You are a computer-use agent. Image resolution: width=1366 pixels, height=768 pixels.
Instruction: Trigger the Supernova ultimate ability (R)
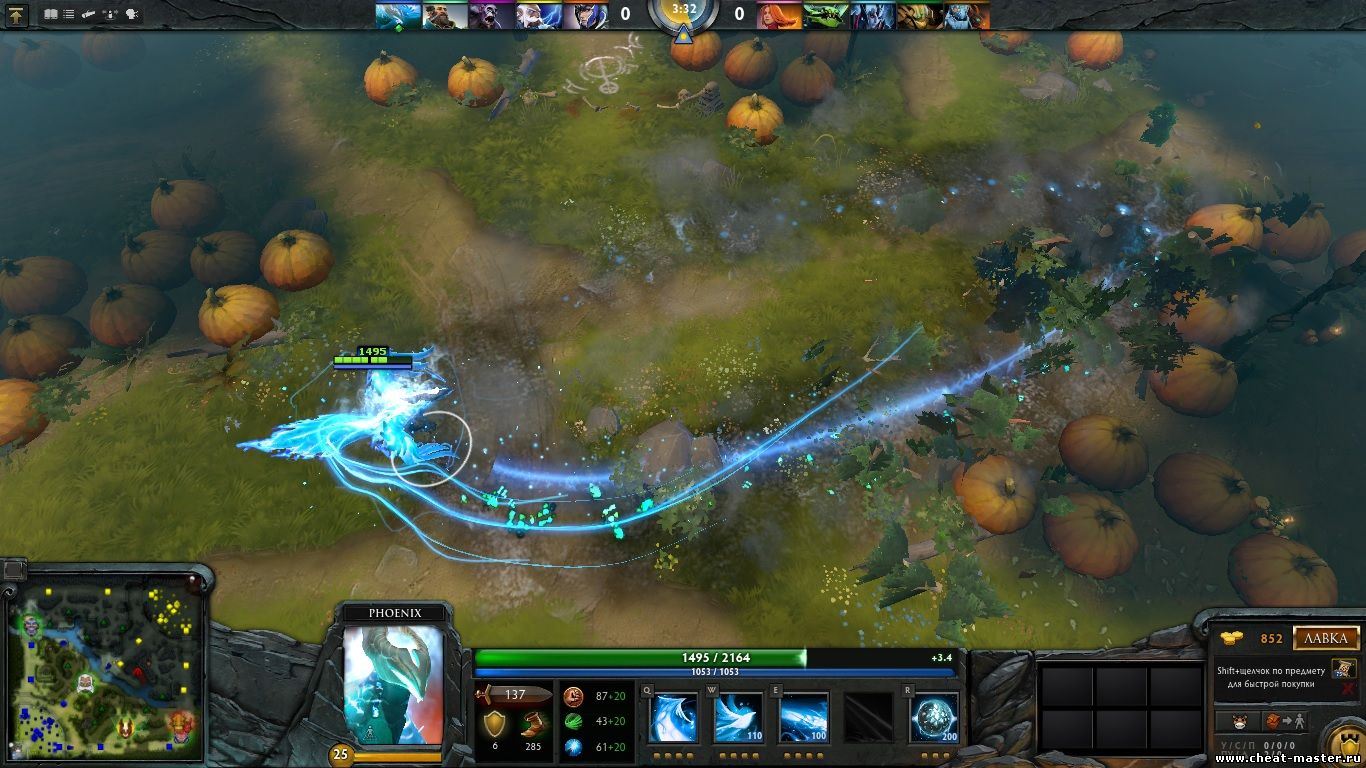coord(934,718)
